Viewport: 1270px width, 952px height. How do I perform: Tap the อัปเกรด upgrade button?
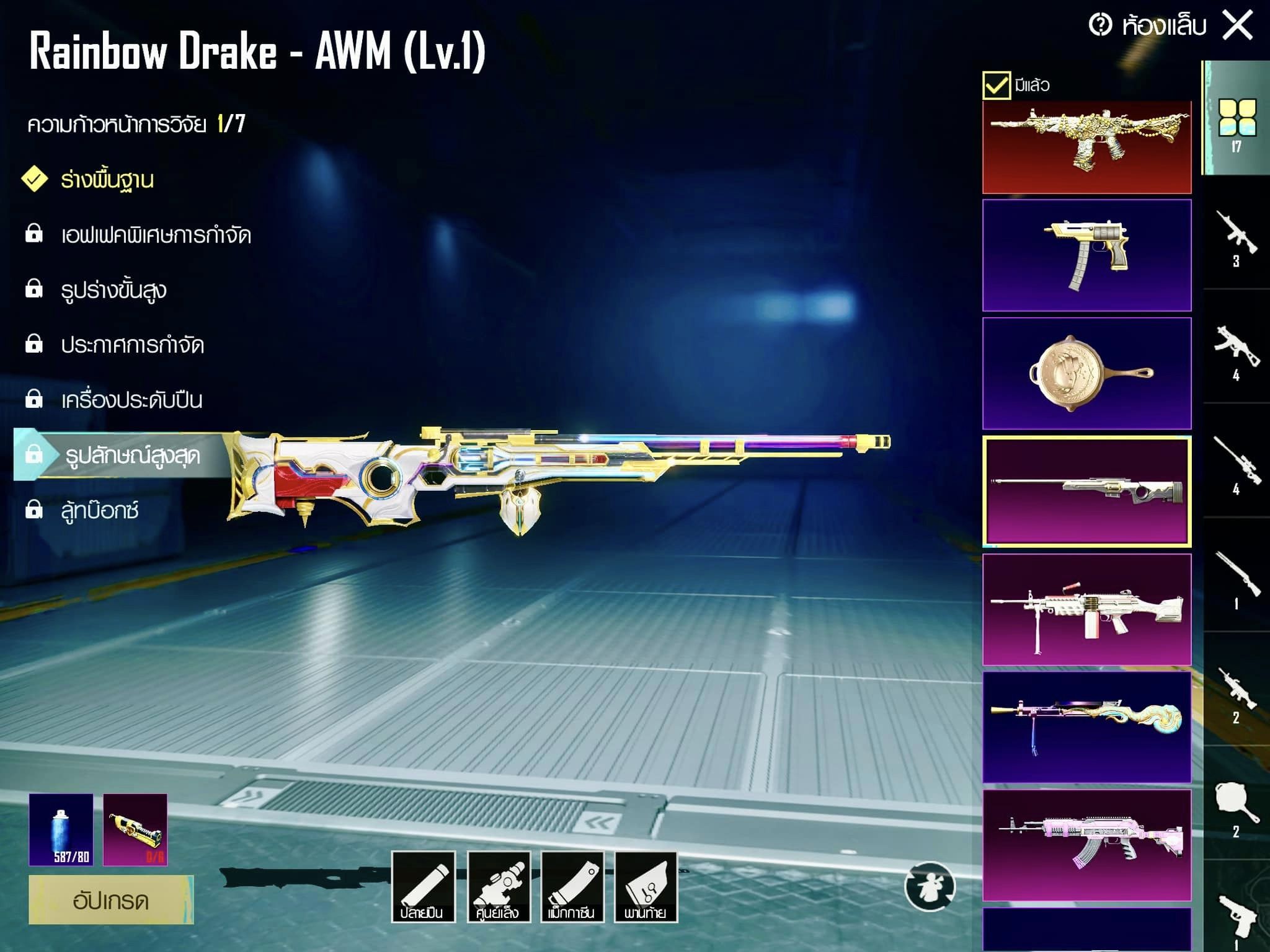pos(111,899)
